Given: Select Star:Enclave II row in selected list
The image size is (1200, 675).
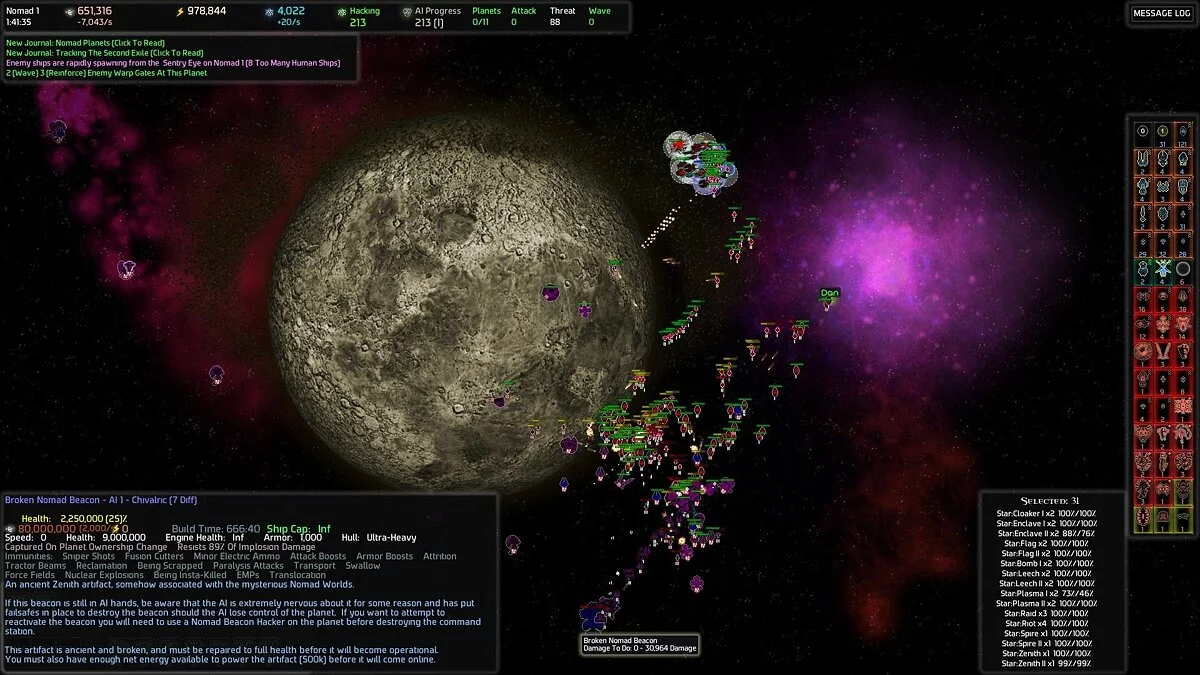Looking at the screenshot, I should point(1046,534).
